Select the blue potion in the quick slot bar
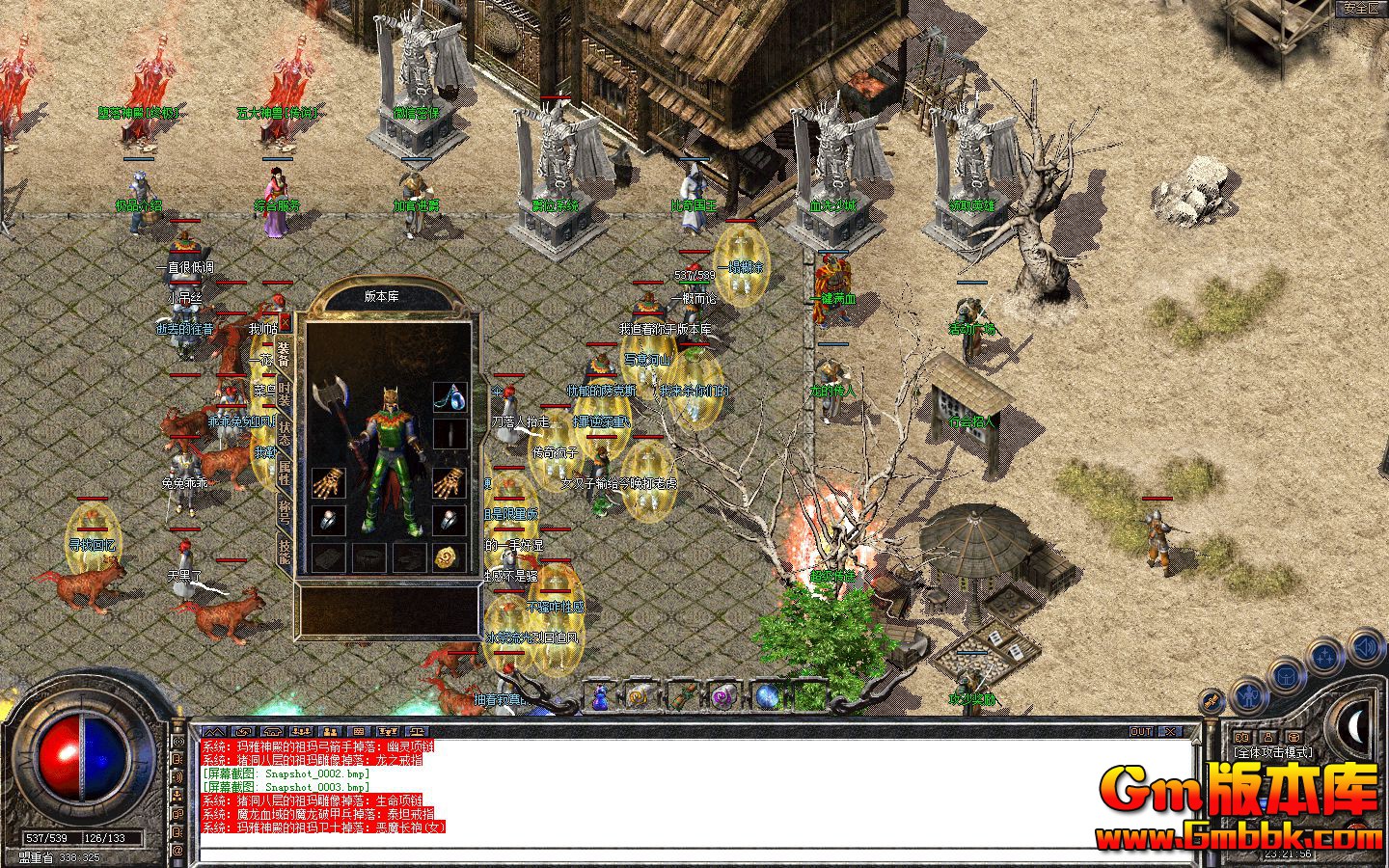This screenshot has height=868, width=1389. (600, 697)
